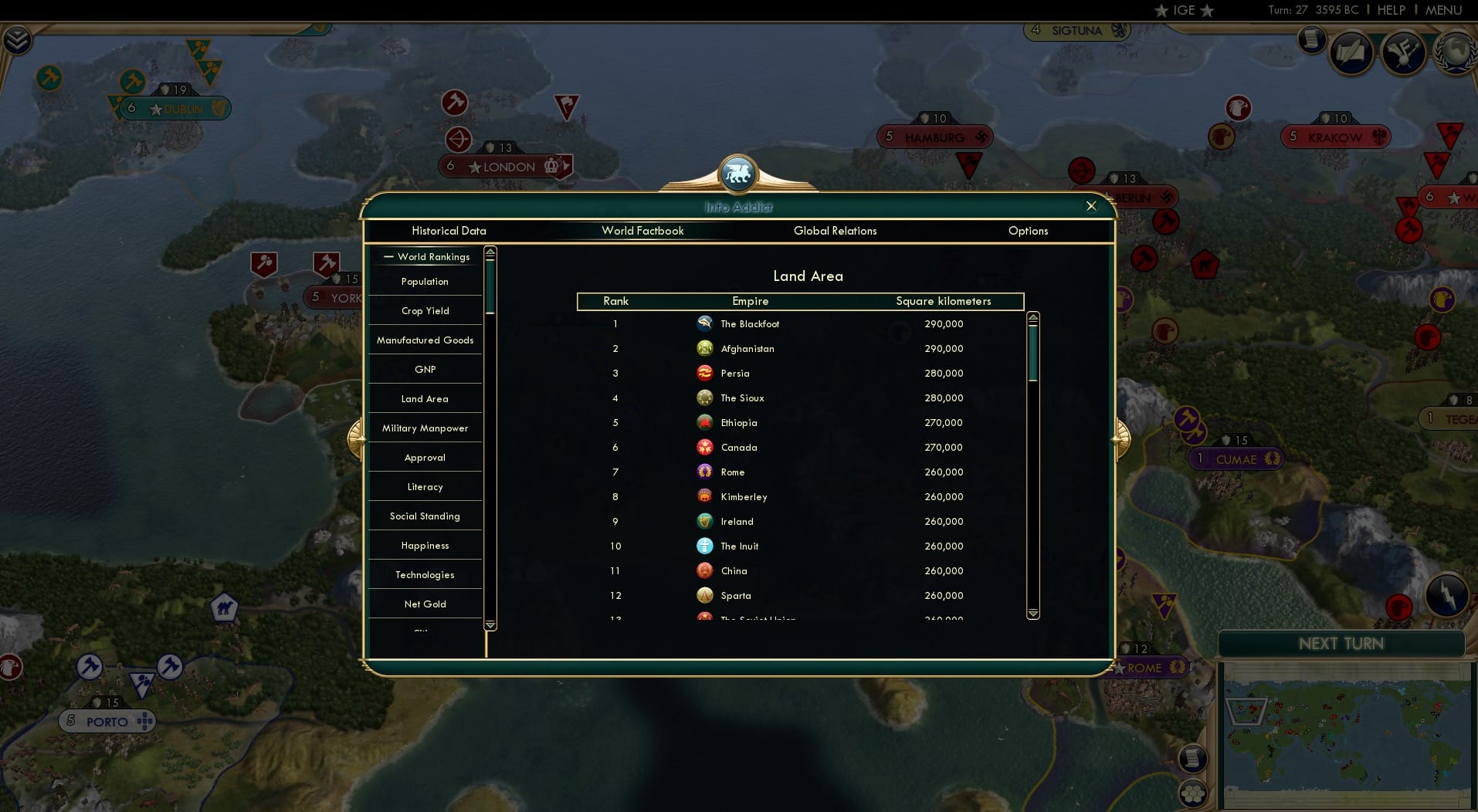Image resolution: width=1478 pixels, height=812 pixels.
Task: Toggle strategic view with the hex icon near minimap
Action: click(1192, 792)
